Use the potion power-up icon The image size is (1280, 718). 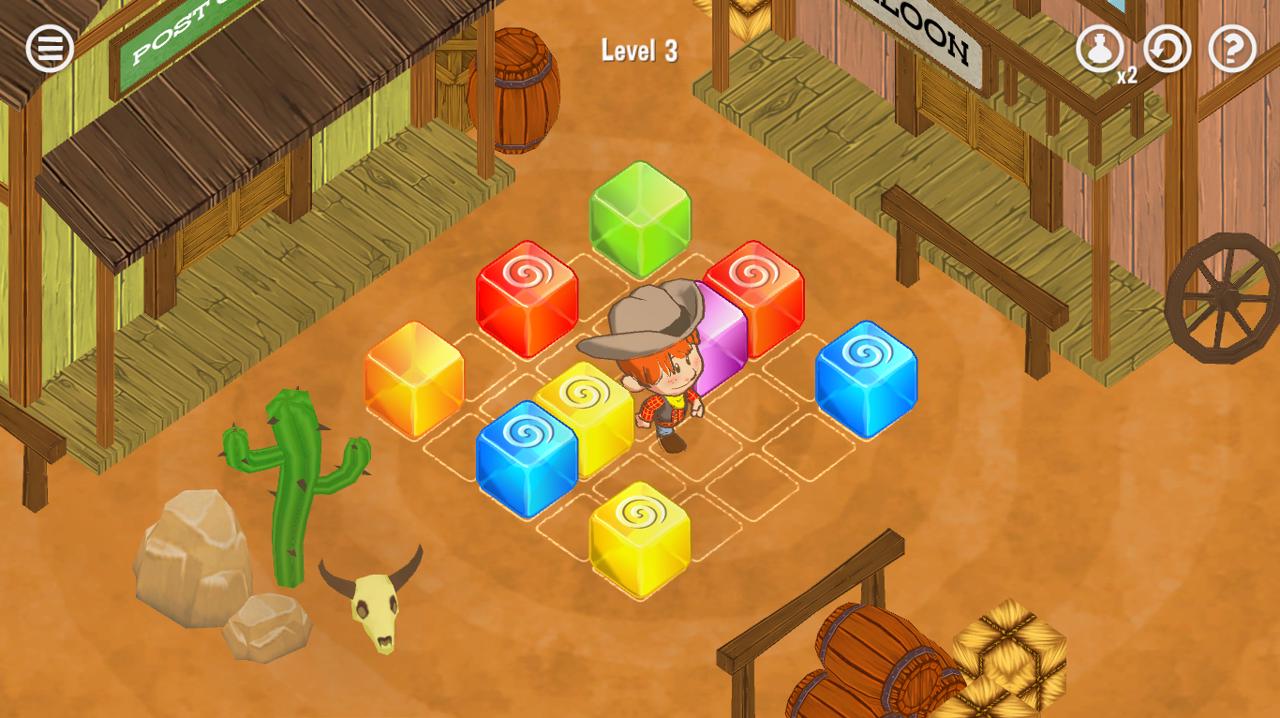(x=1099, y=48)
